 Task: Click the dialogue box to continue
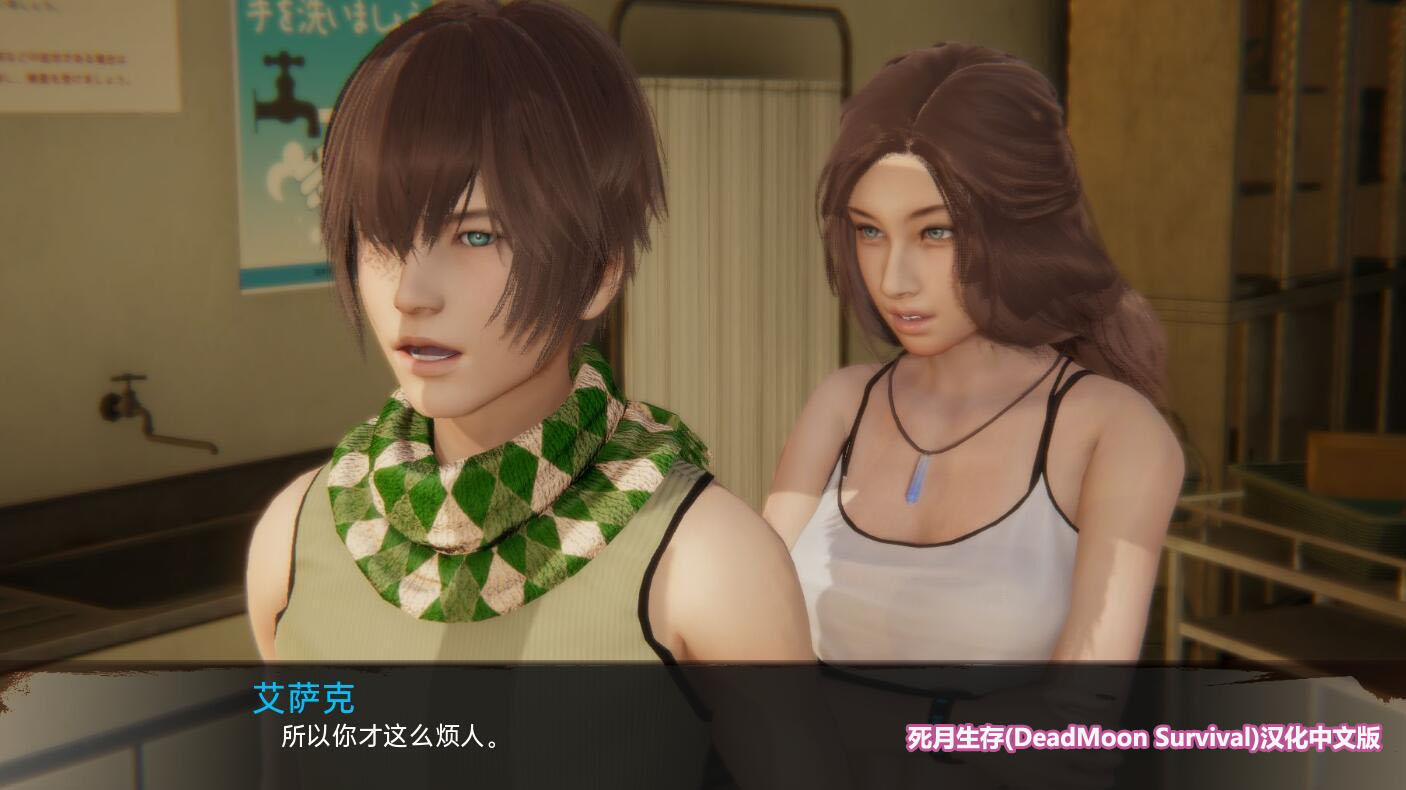click(600, 725)
